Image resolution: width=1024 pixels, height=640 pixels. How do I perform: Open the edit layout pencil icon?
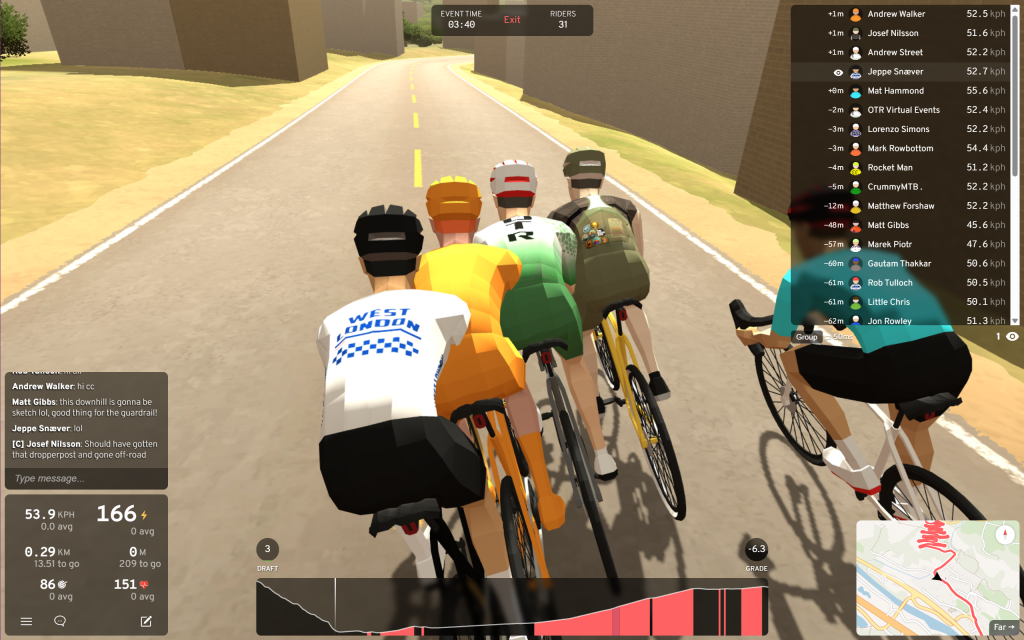[146, 621]
